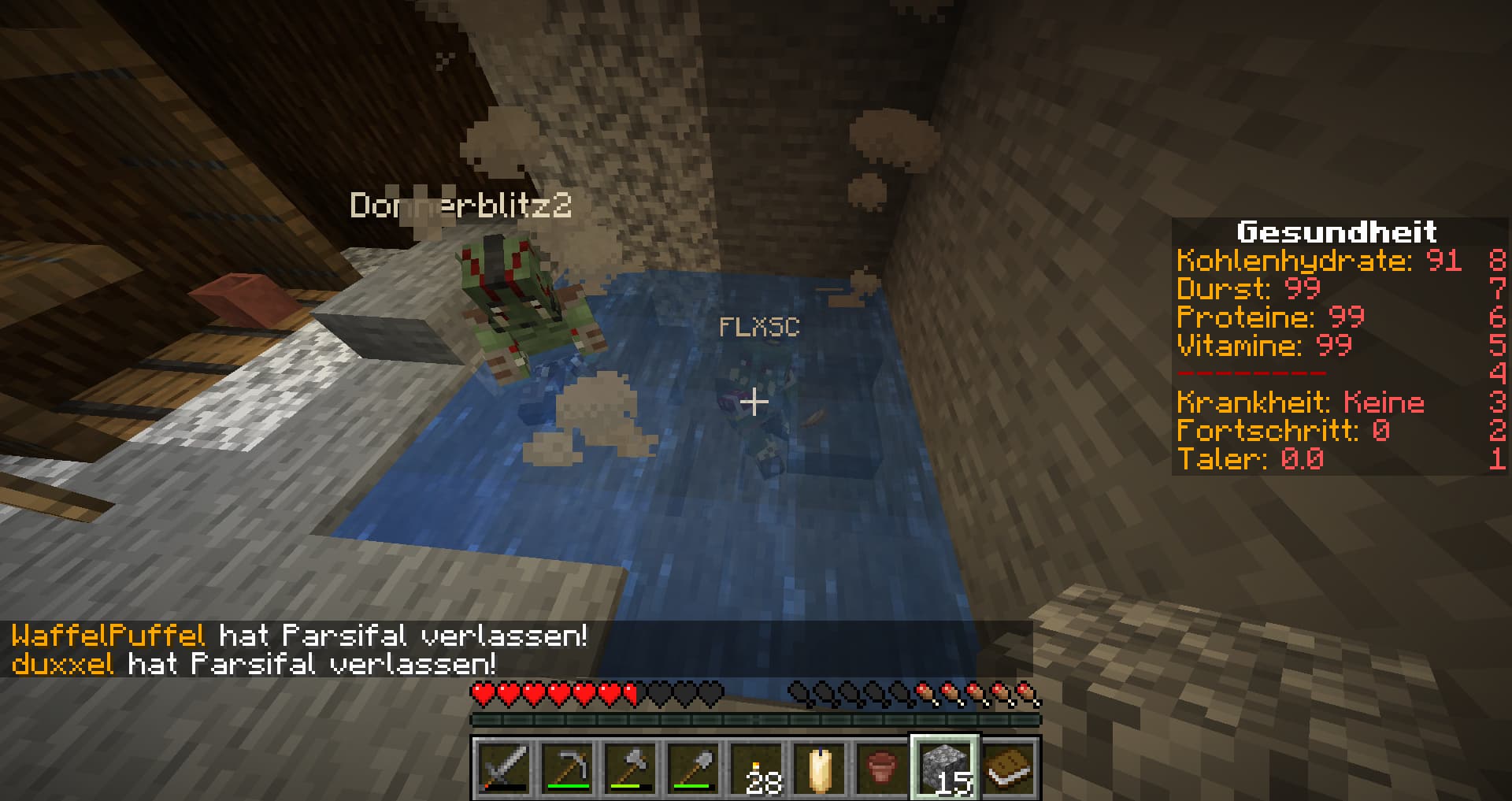Pick the candle hotbar slot

pos(819,767)
